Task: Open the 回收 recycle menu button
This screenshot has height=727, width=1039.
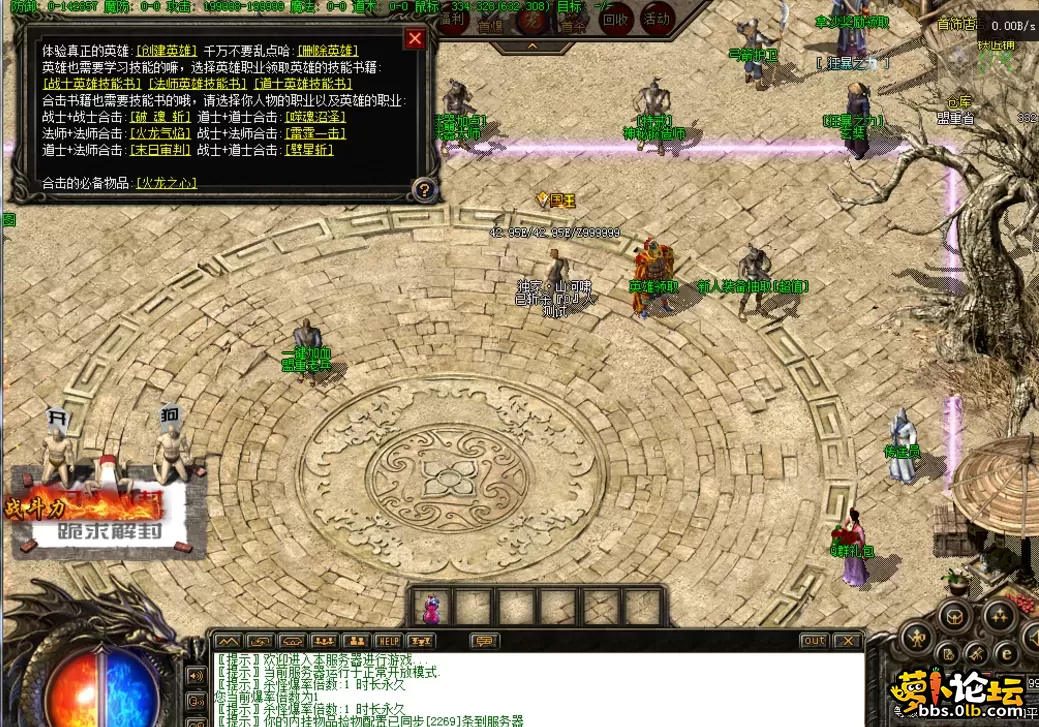Action: 617,19
